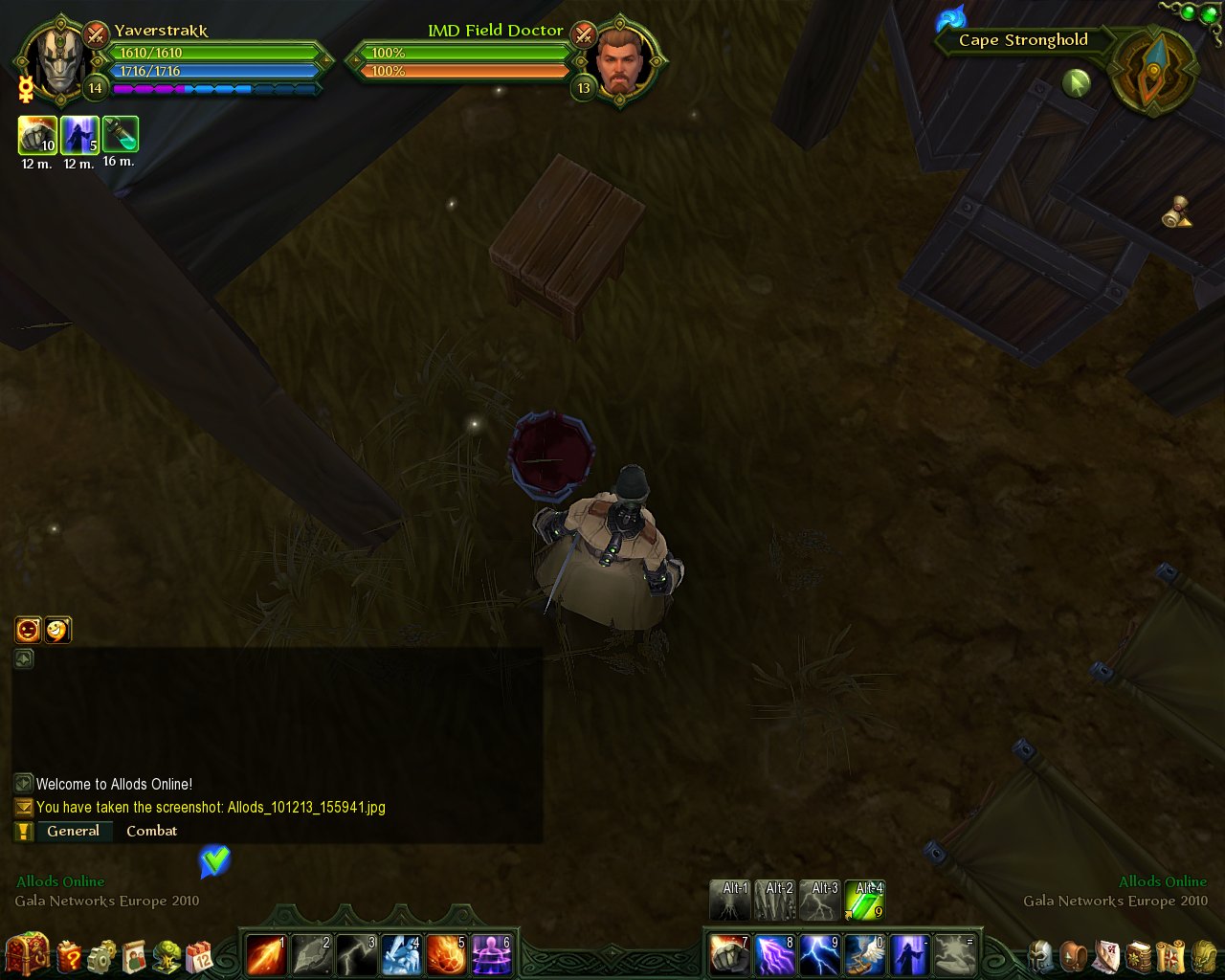Viewport: 1225px width, 980px height.
Task: Open the leather backpack inventory
Action: [1075, 955]
